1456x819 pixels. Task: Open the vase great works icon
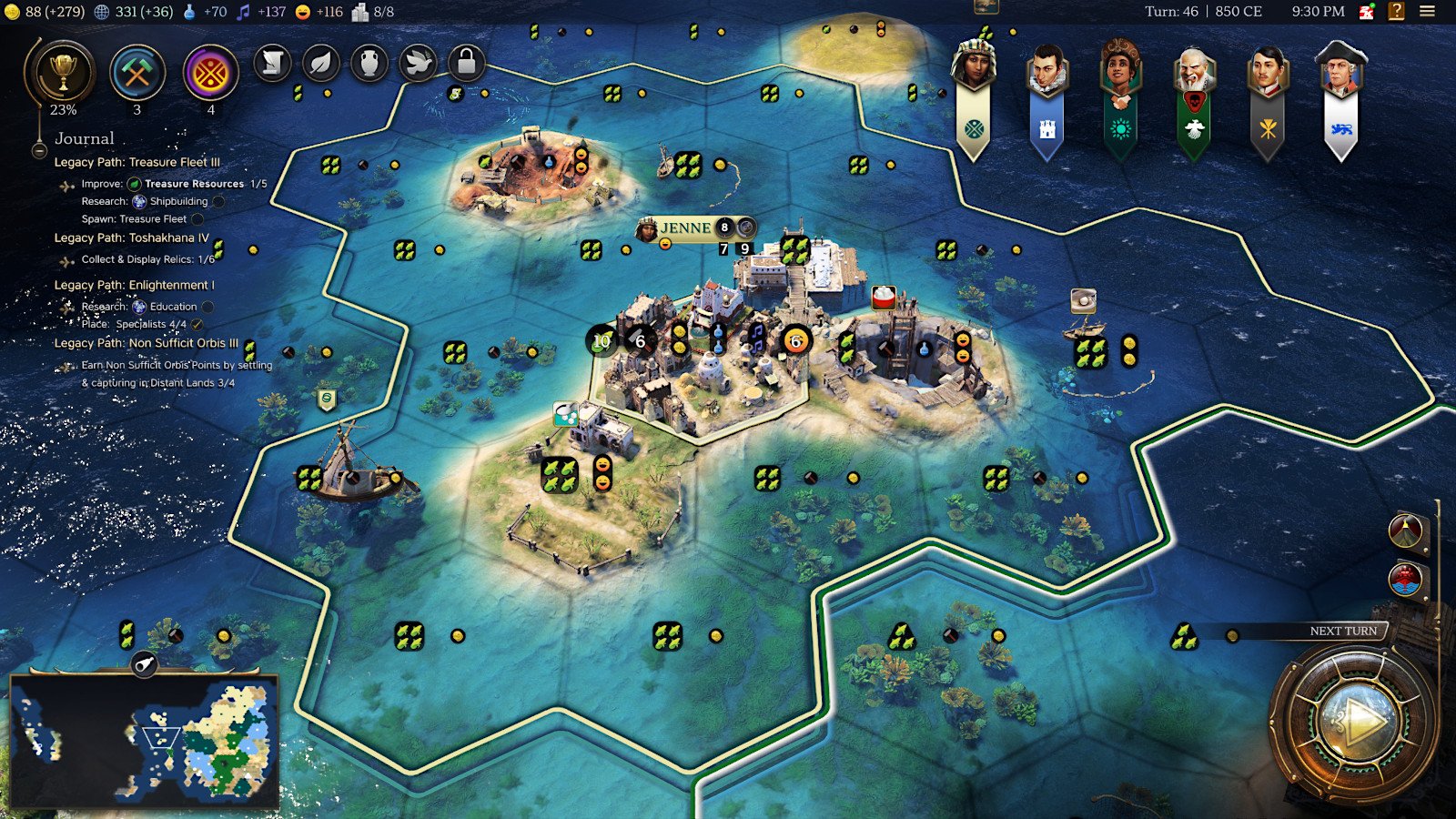[x=369, y=63]
